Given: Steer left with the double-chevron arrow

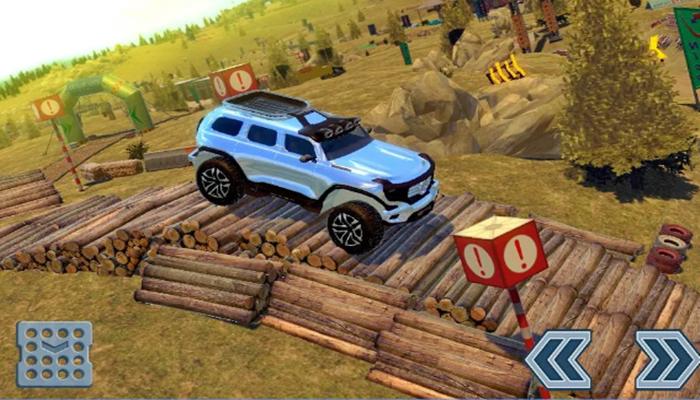Looking at the screenshot, I should pyautogui.click(x=558, y=359).
